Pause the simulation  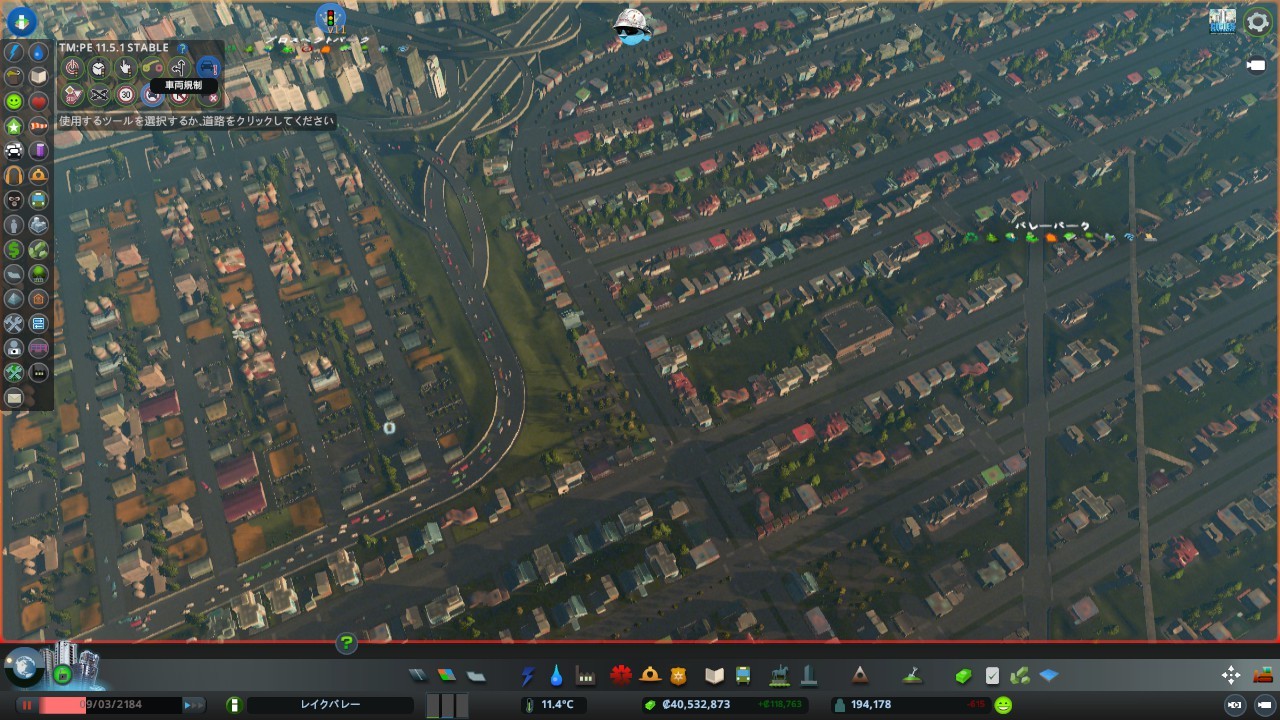[27, 705]
